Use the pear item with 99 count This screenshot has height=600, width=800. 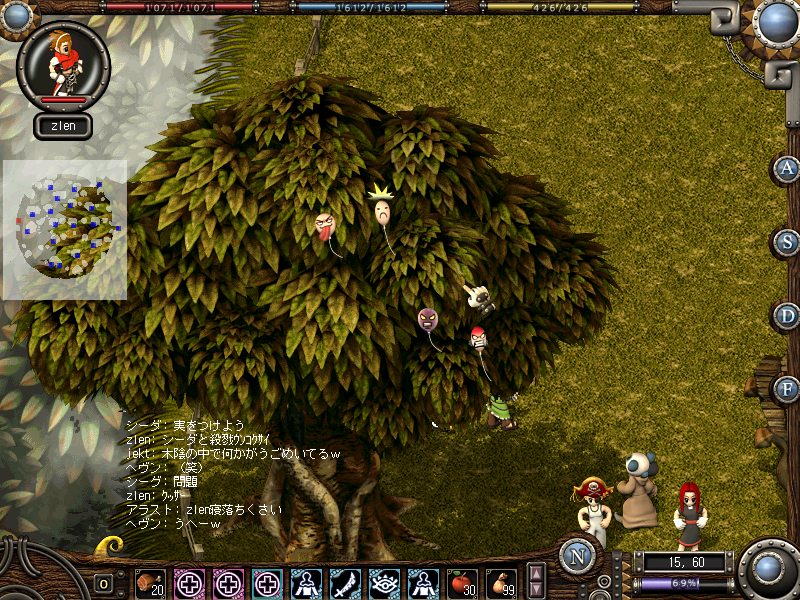coord(500,582)
